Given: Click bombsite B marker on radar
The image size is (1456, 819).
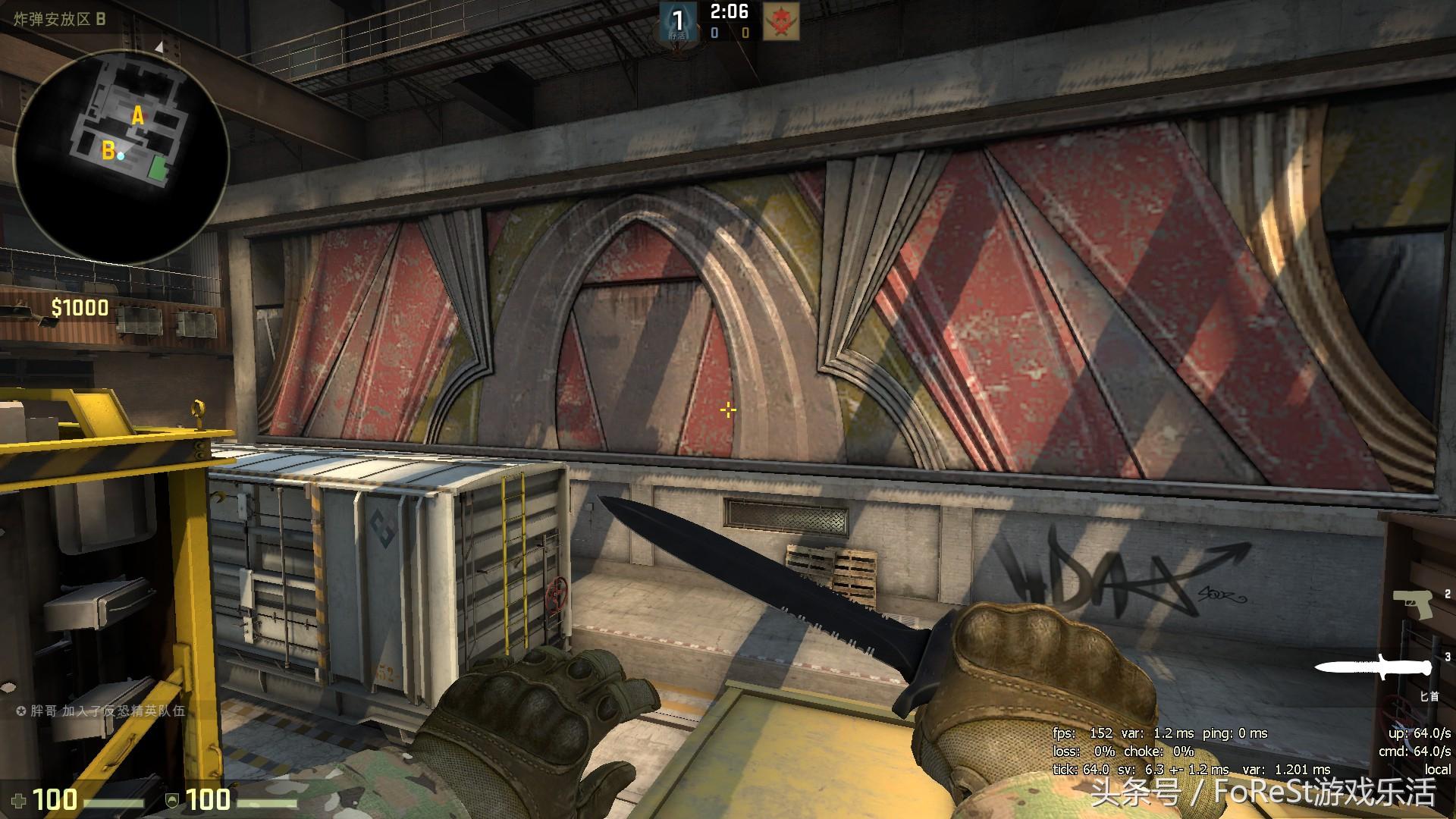Looking at the screenshot, I should pyautogui.click(x=108, y=151).
